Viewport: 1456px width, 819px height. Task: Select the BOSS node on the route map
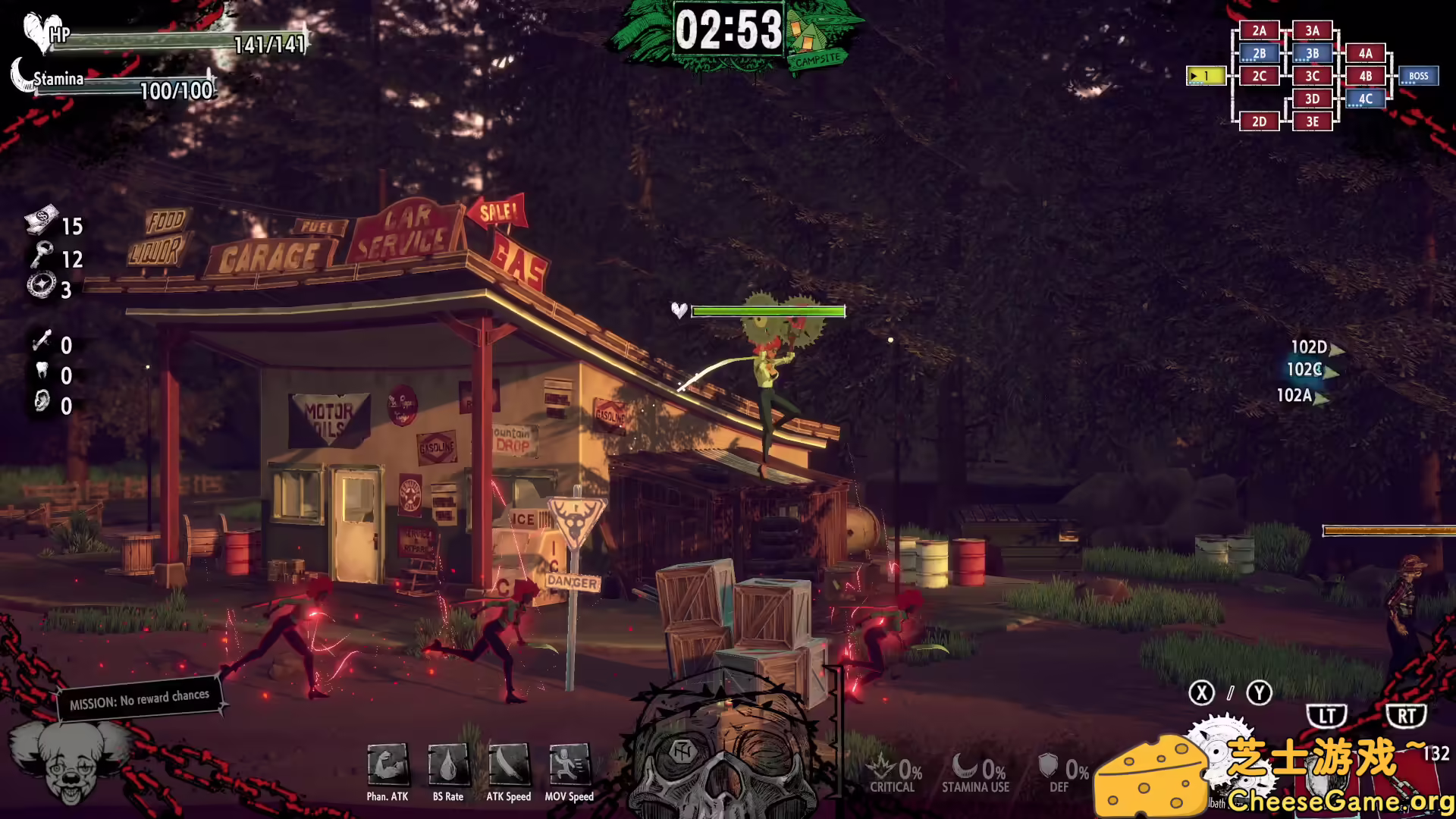click(x=1417, y=76)
